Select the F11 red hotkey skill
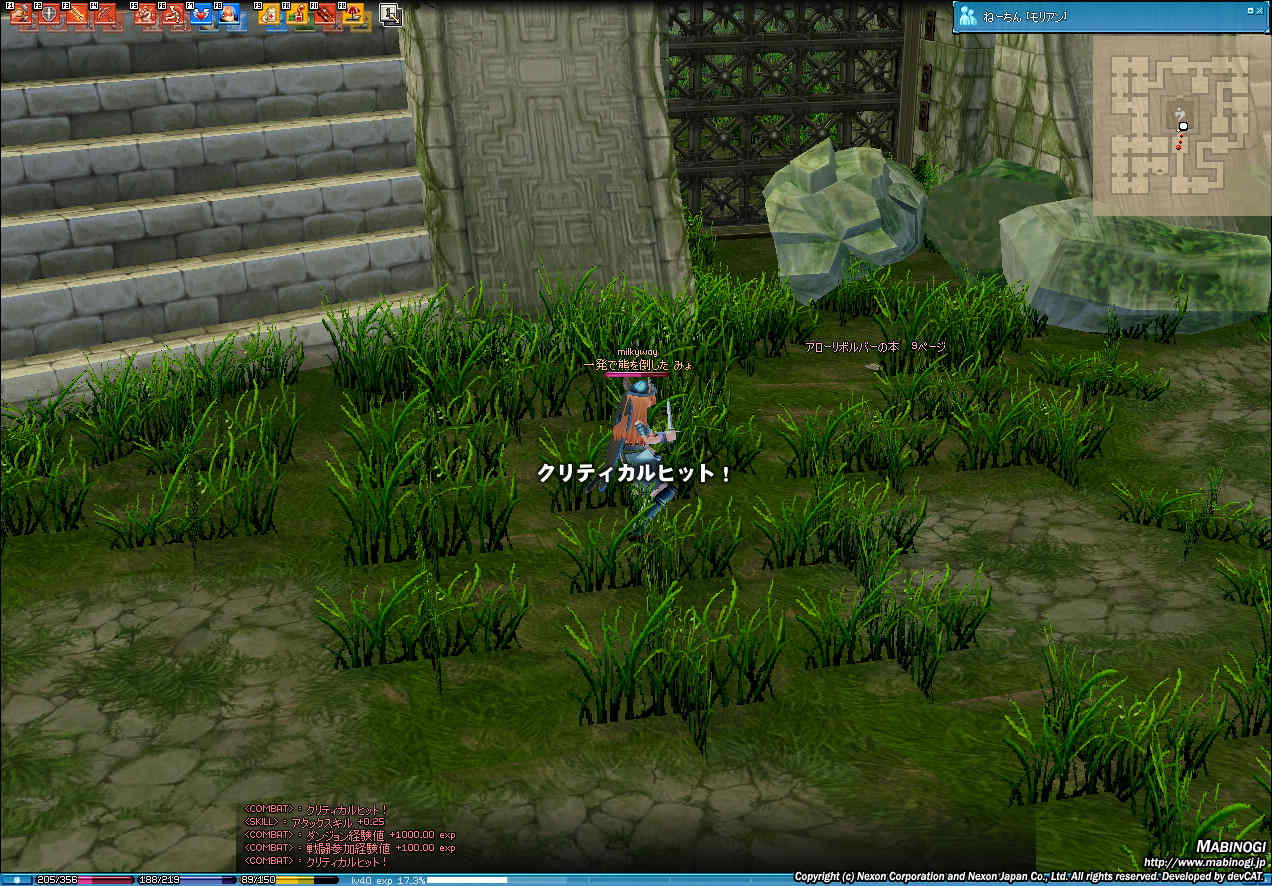This screenshot has height=886, width=1272. [x=324, y=14]
